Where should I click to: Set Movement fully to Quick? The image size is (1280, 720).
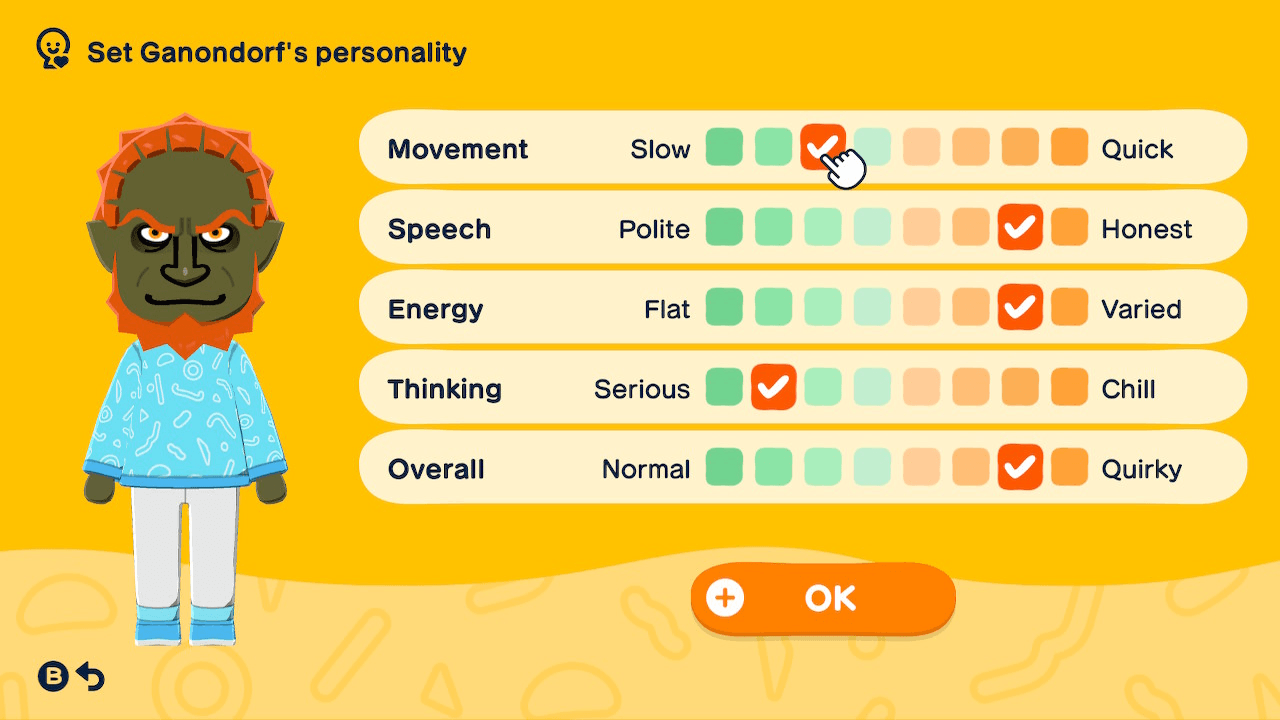coord(1069,147)
